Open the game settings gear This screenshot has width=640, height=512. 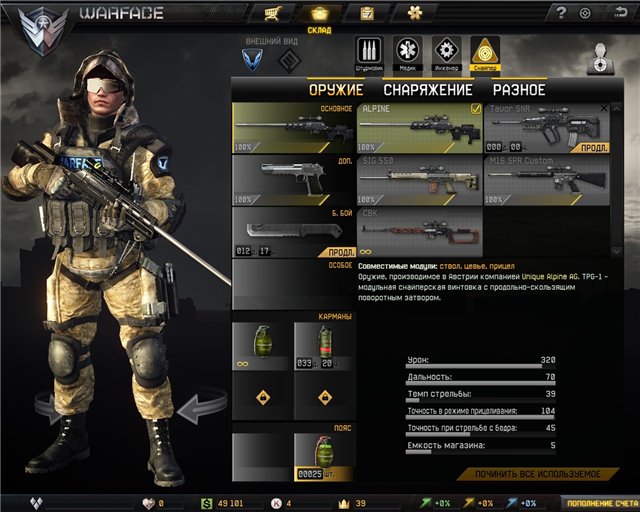tap(585, 13)
